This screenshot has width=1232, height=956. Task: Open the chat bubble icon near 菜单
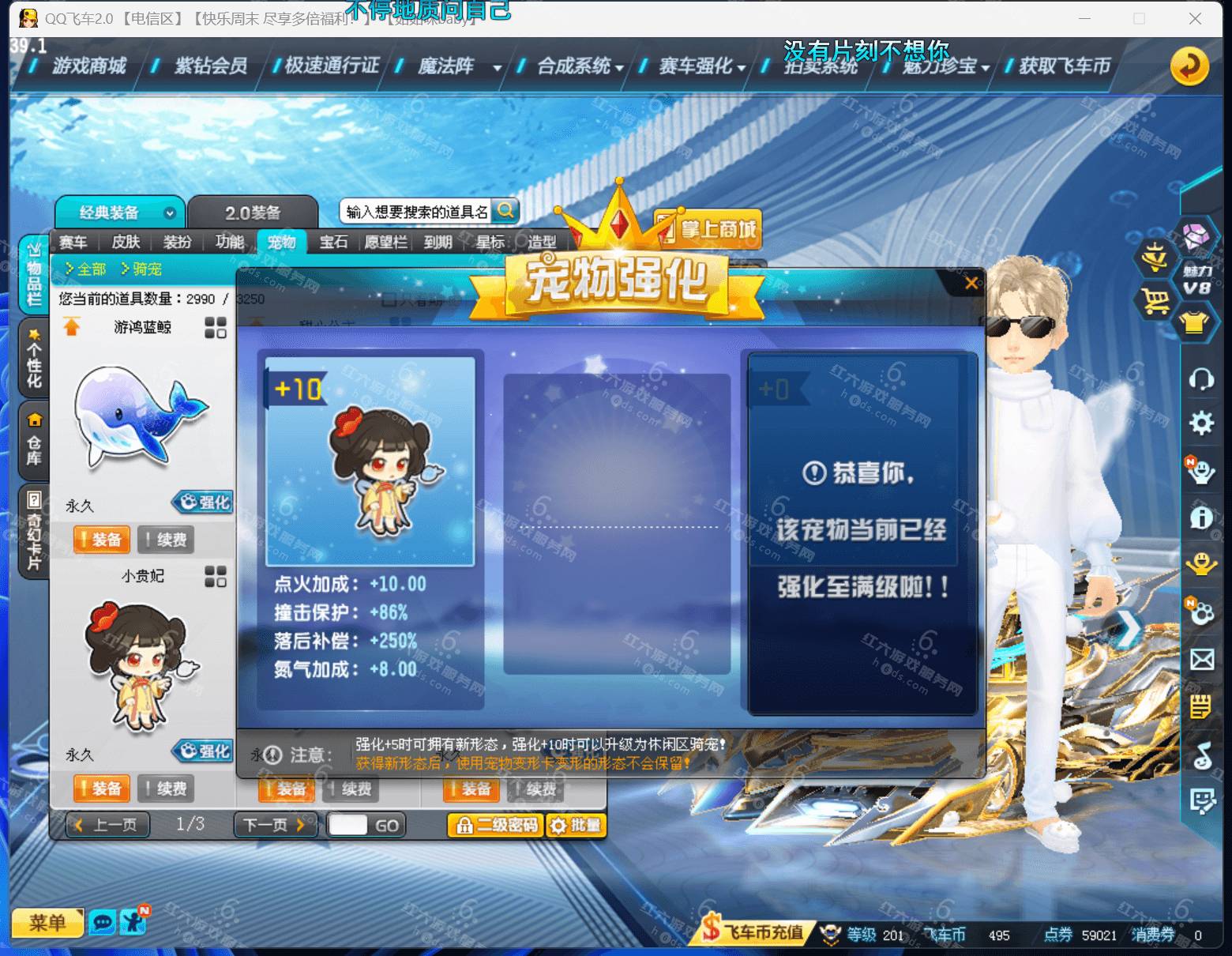point(103,922)
